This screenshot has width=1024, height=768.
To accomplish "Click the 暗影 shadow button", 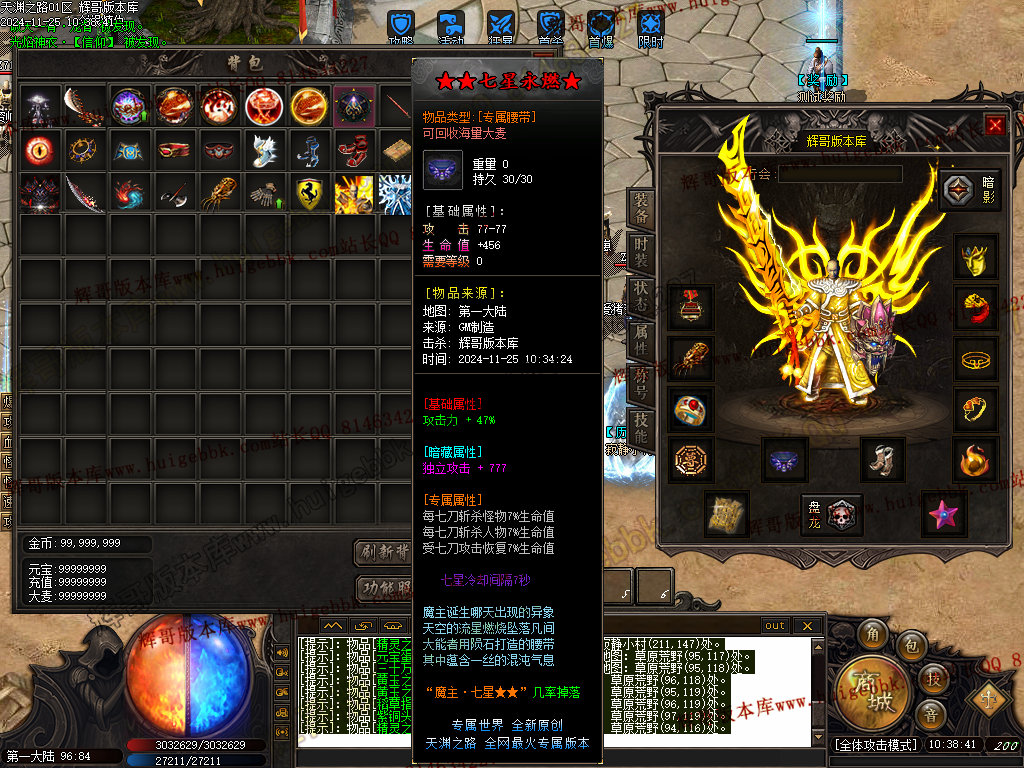I will coord(966,190).
